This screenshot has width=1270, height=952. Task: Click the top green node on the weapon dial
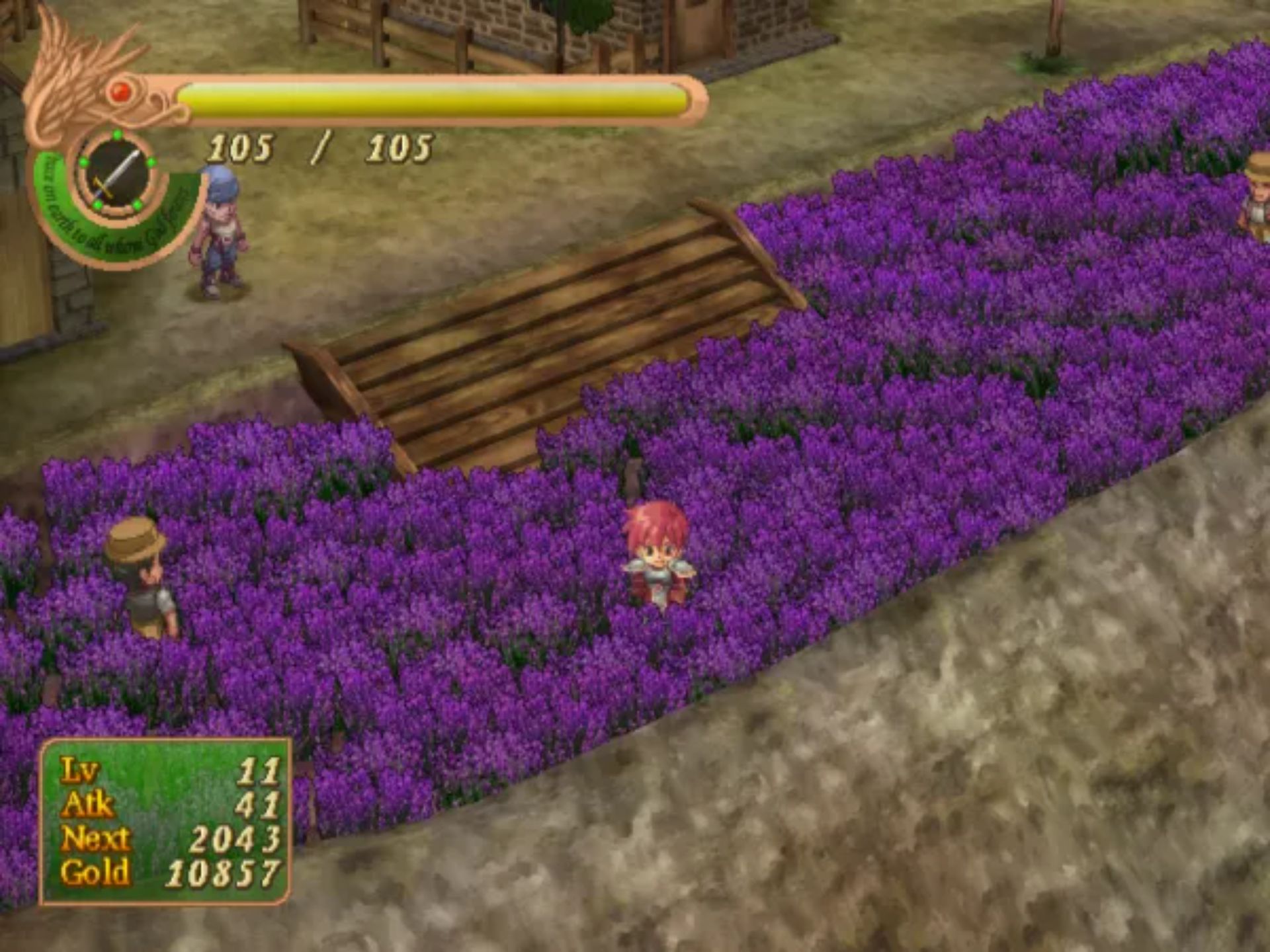118,134
